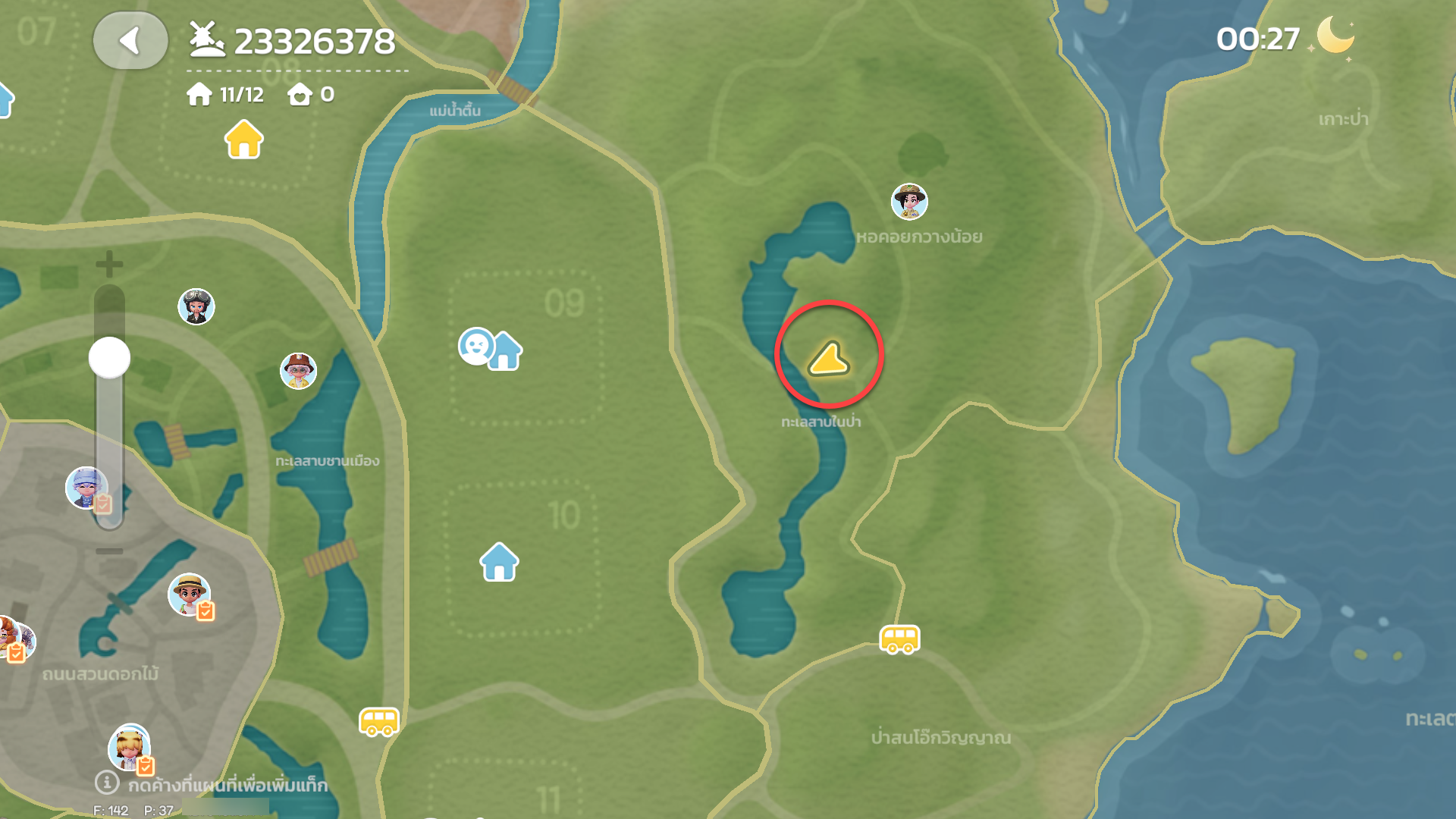This screenshot has width=1456, height=819.
Task: Go back using the arrow button
Action: coord(130,41)
